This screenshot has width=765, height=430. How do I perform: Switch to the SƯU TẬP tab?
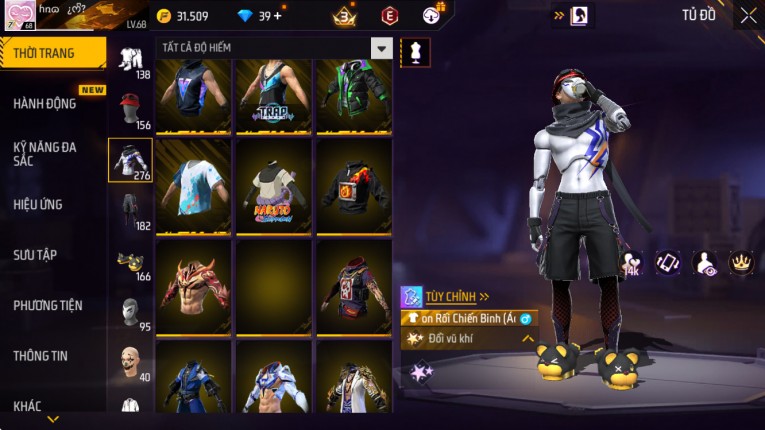click(x=37, y=255)
